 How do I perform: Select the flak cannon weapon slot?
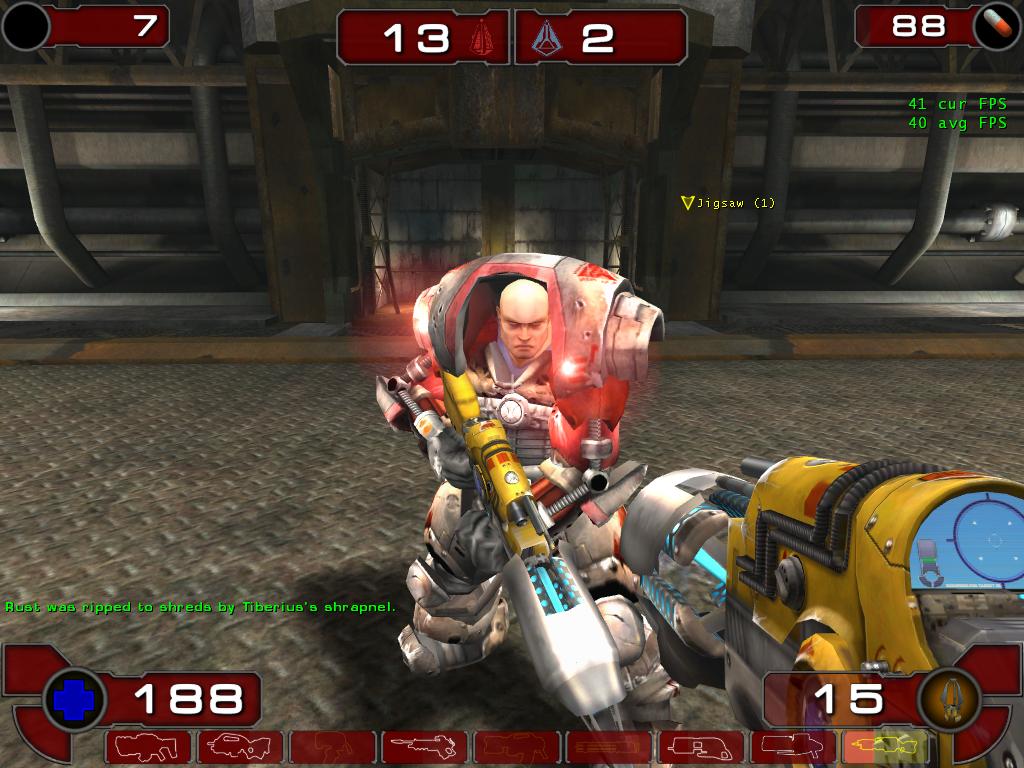pos(700,746)
